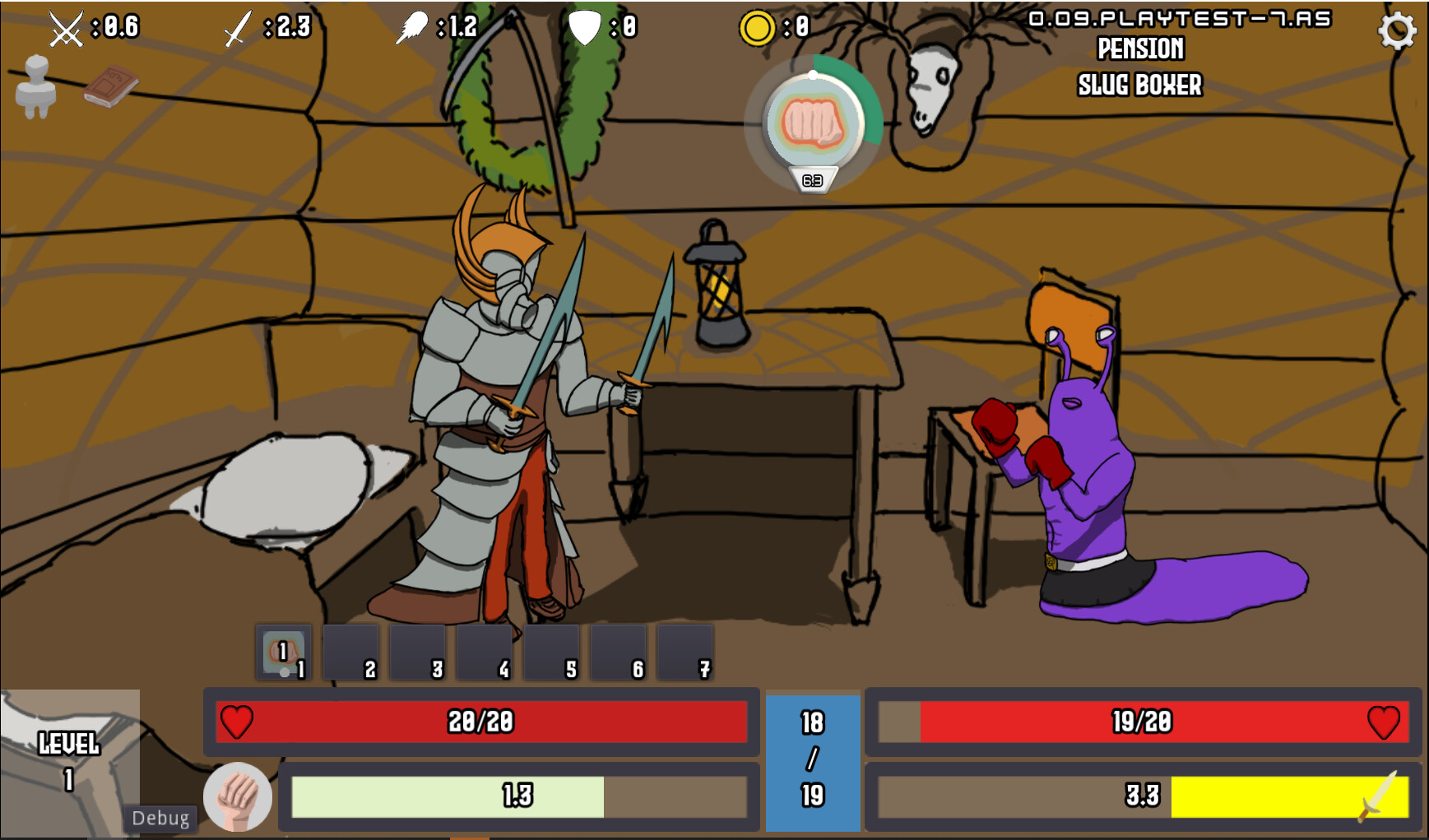Screen dimensions: 1429x840
Task: Select the fist ability in hotbar slot 1
Action: [x=283, y=652]
